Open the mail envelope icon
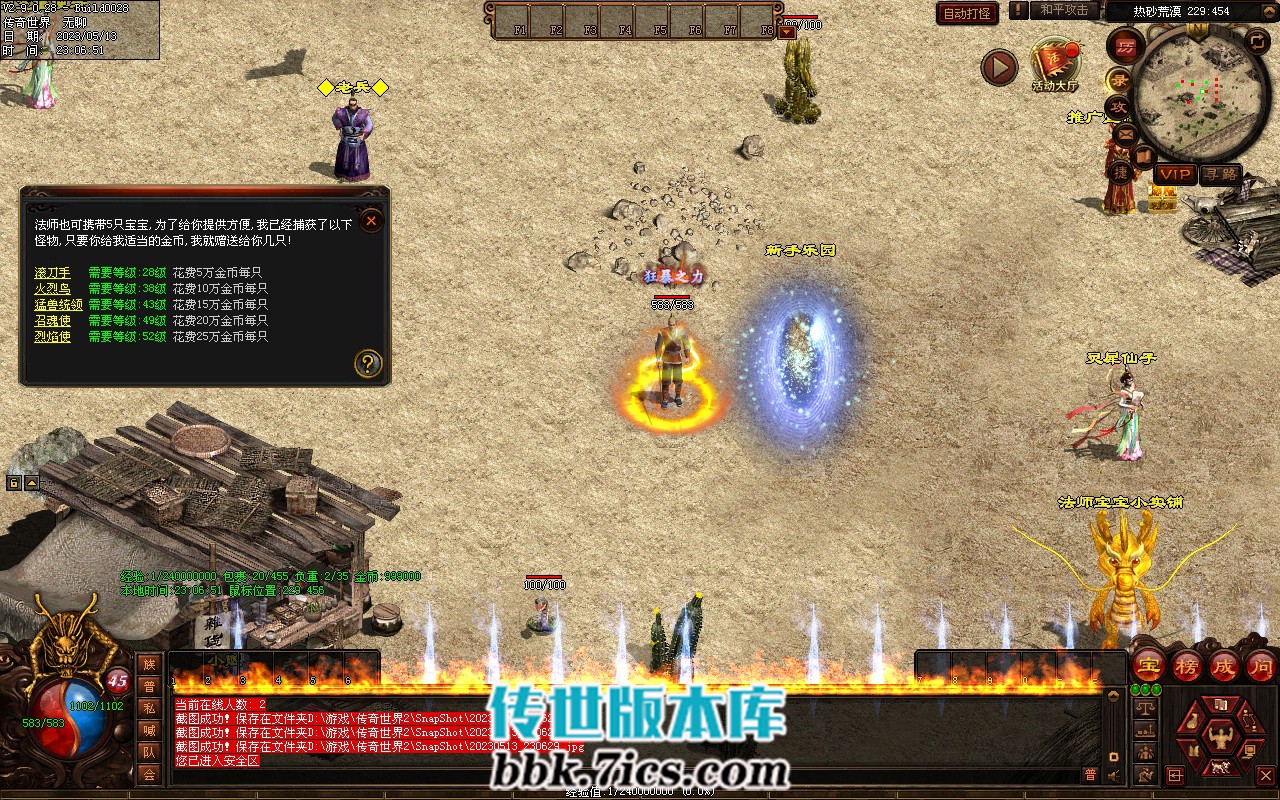The width and height of the screenshot is (1280, 800). (1126, 133)
